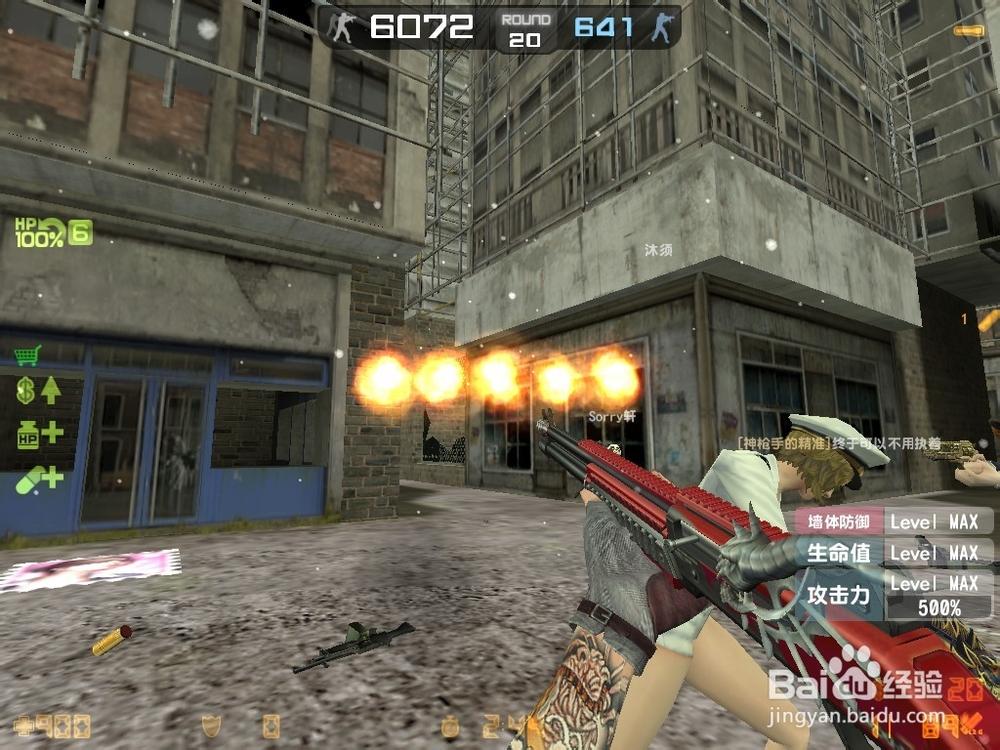Screen dimensions: 1000x750
Task: Select the HP bottle plus icon
Action: [x=38, y=434]
